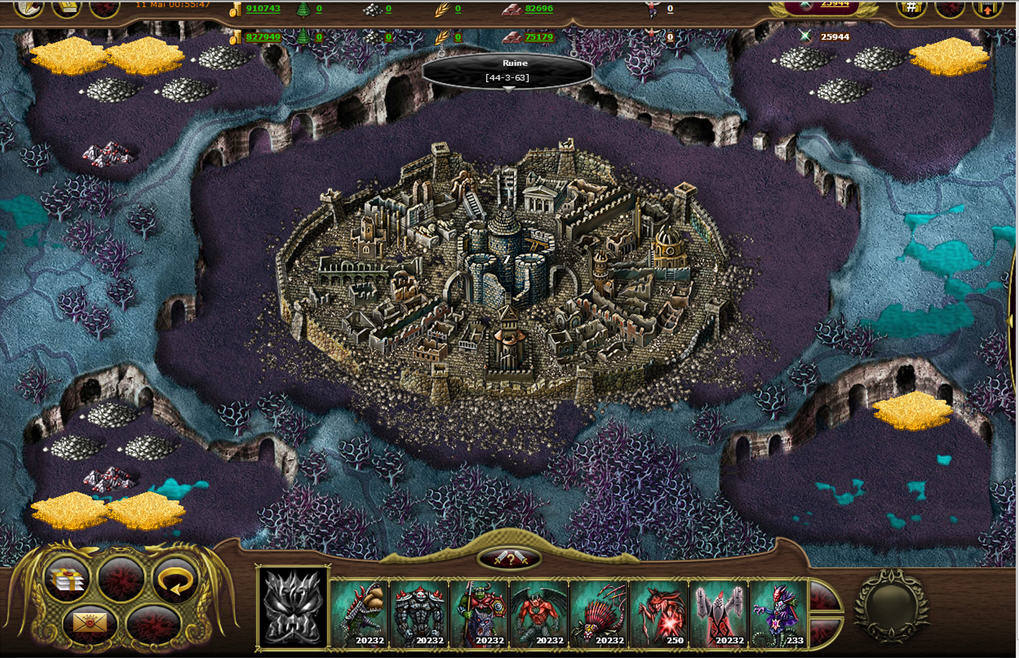This screenshot has height=658, width=1019.
Task: Select the silver demon face portrait
Action: click(x=293, y=608)
